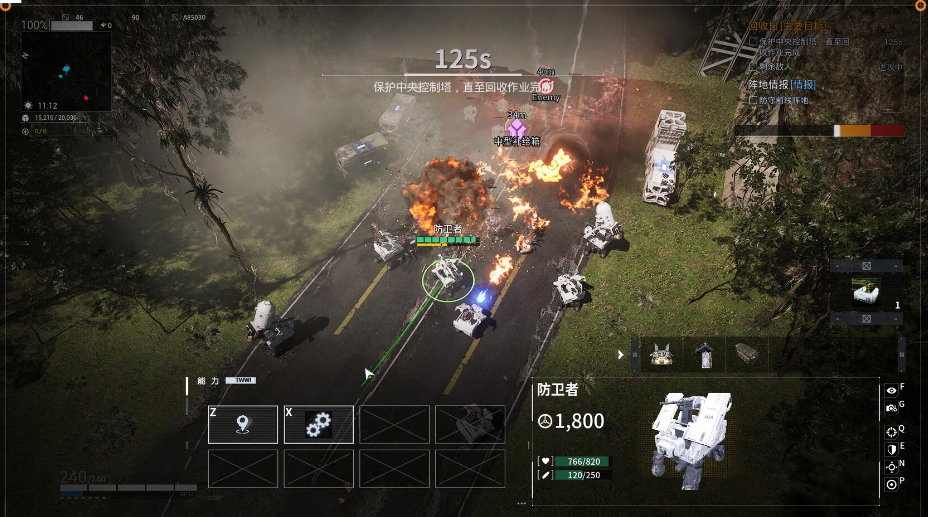Click the purple supply crate marker
Screen dimensions: 928x517
pyautogui.click(x=517, y=128)
